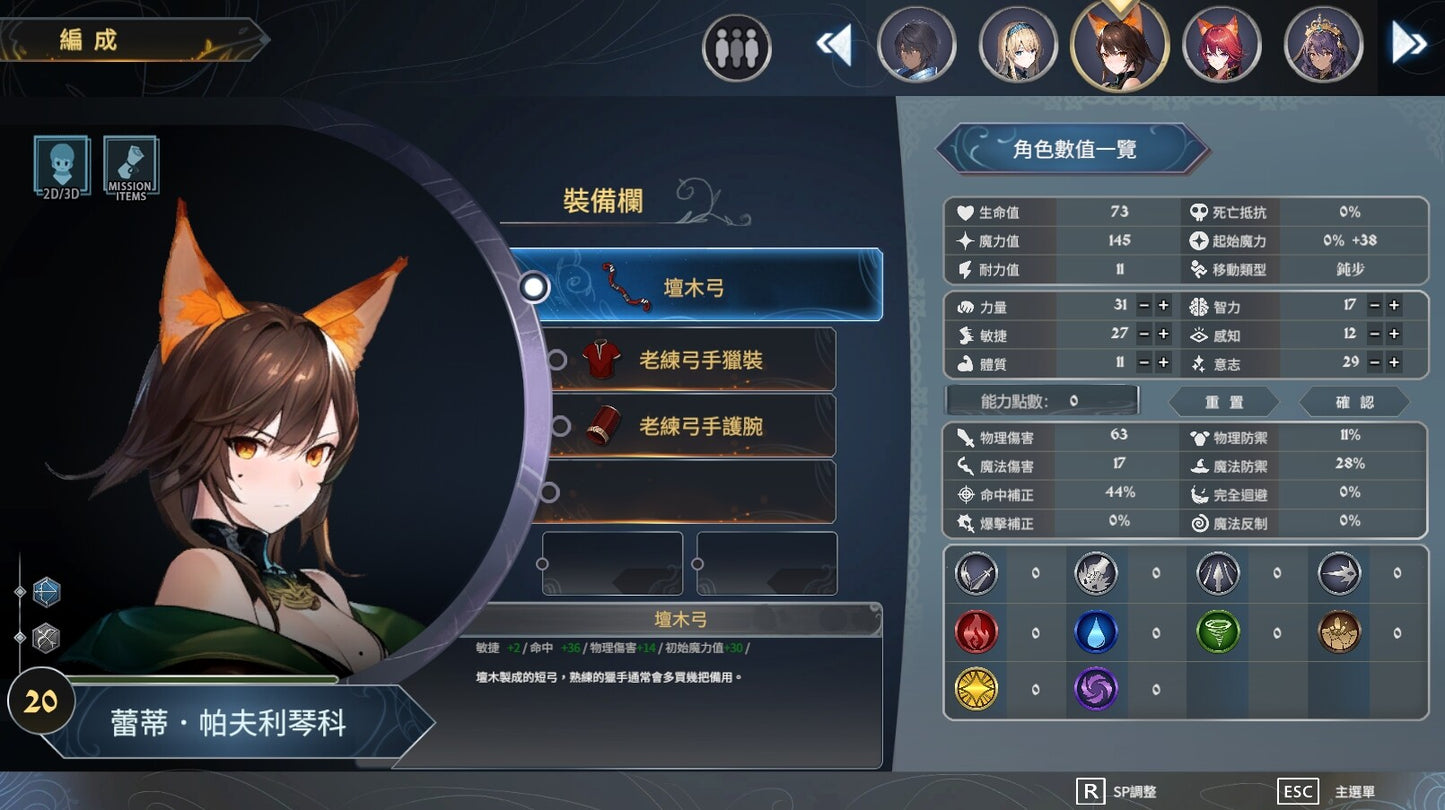
Task: Select the blonde girl character portrait
Action: [1018, 45]
